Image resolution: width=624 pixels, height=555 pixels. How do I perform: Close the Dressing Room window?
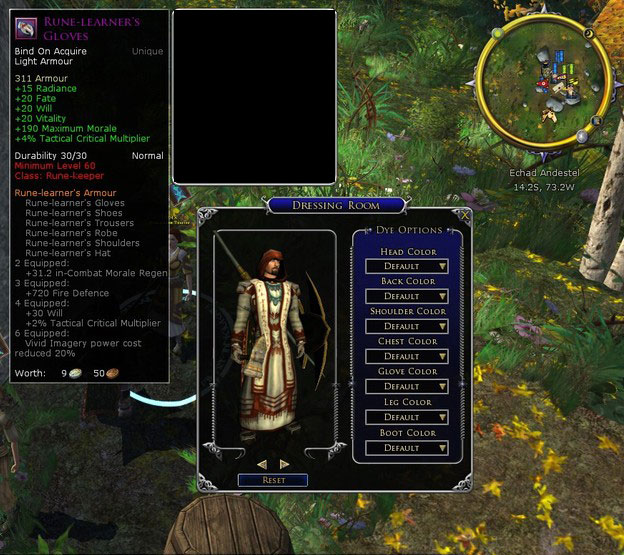(x=464, y=214)
